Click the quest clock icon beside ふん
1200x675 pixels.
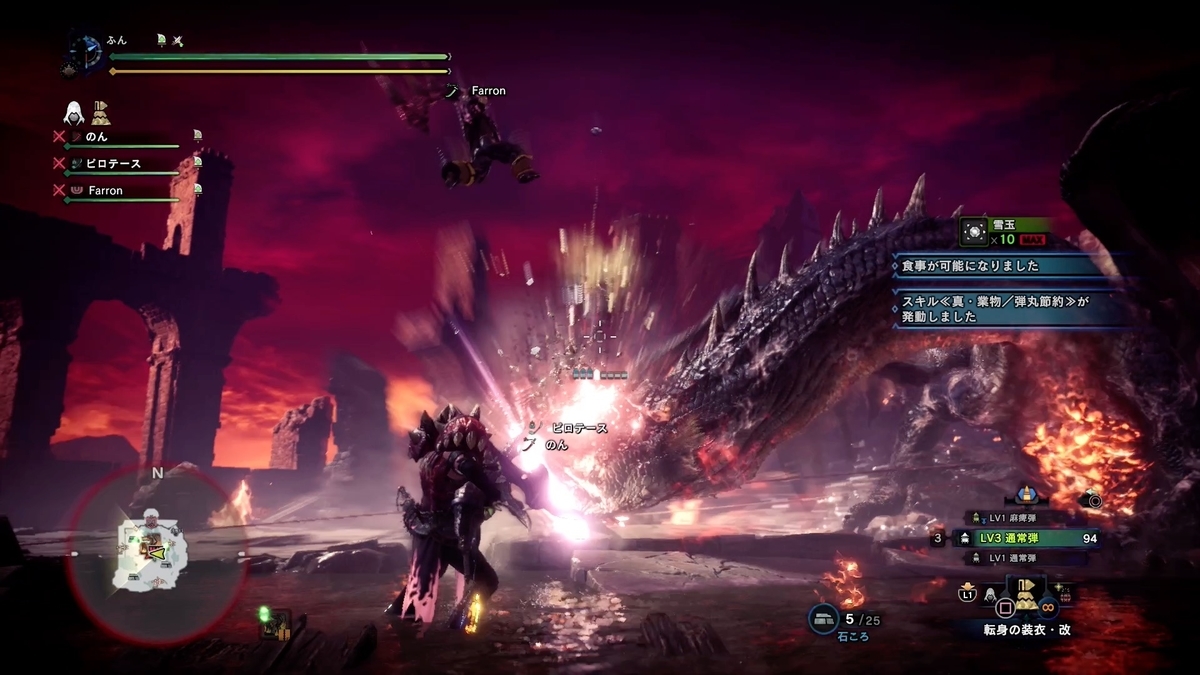[x=85, y=51]
